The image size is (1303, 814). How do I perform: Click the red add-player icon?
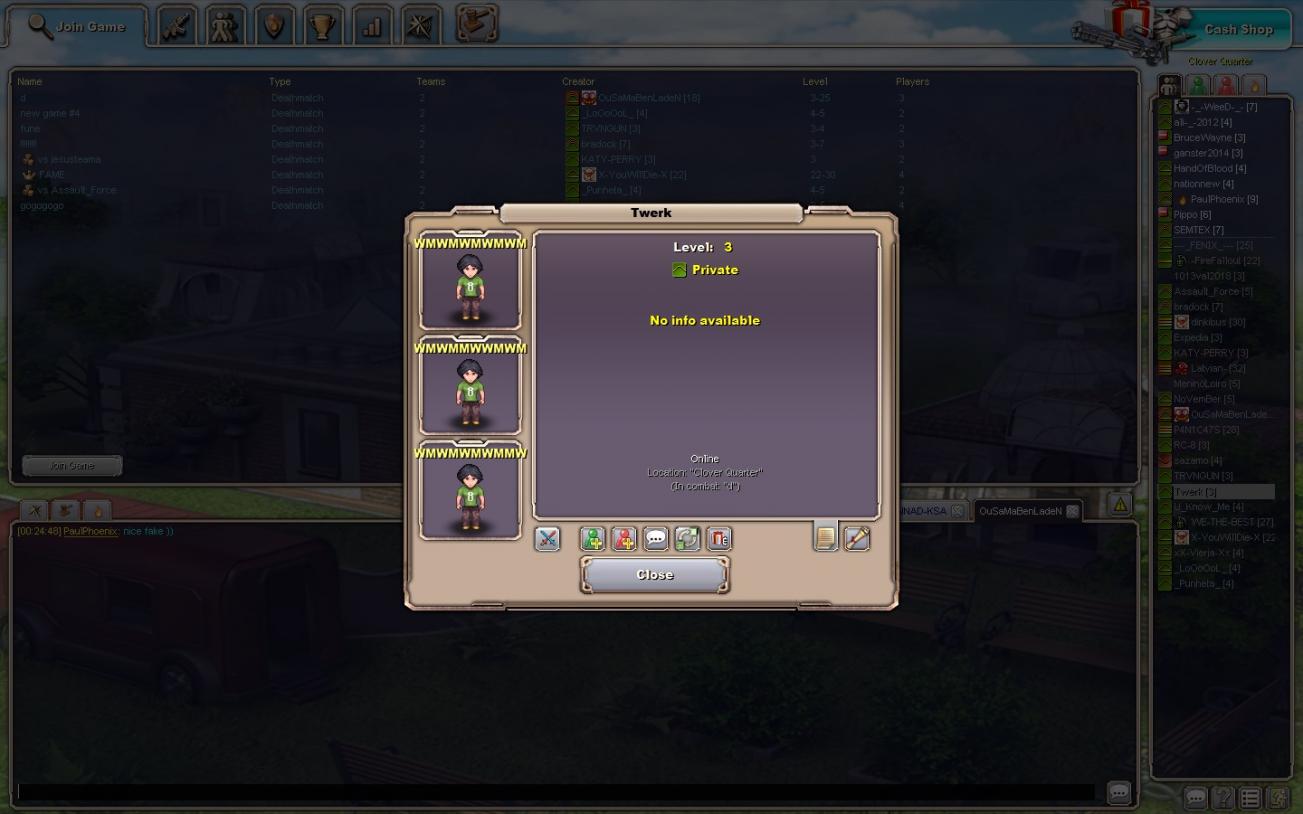[624, 539]
